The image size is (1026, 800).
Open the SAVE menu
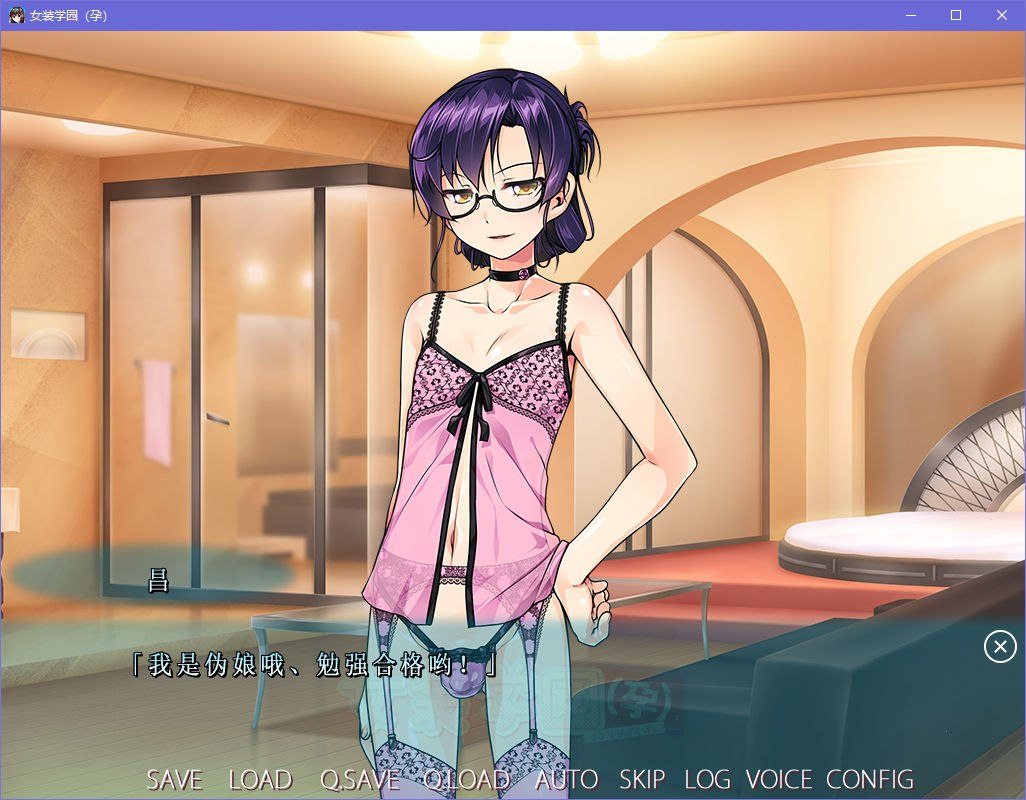(174, 780)
